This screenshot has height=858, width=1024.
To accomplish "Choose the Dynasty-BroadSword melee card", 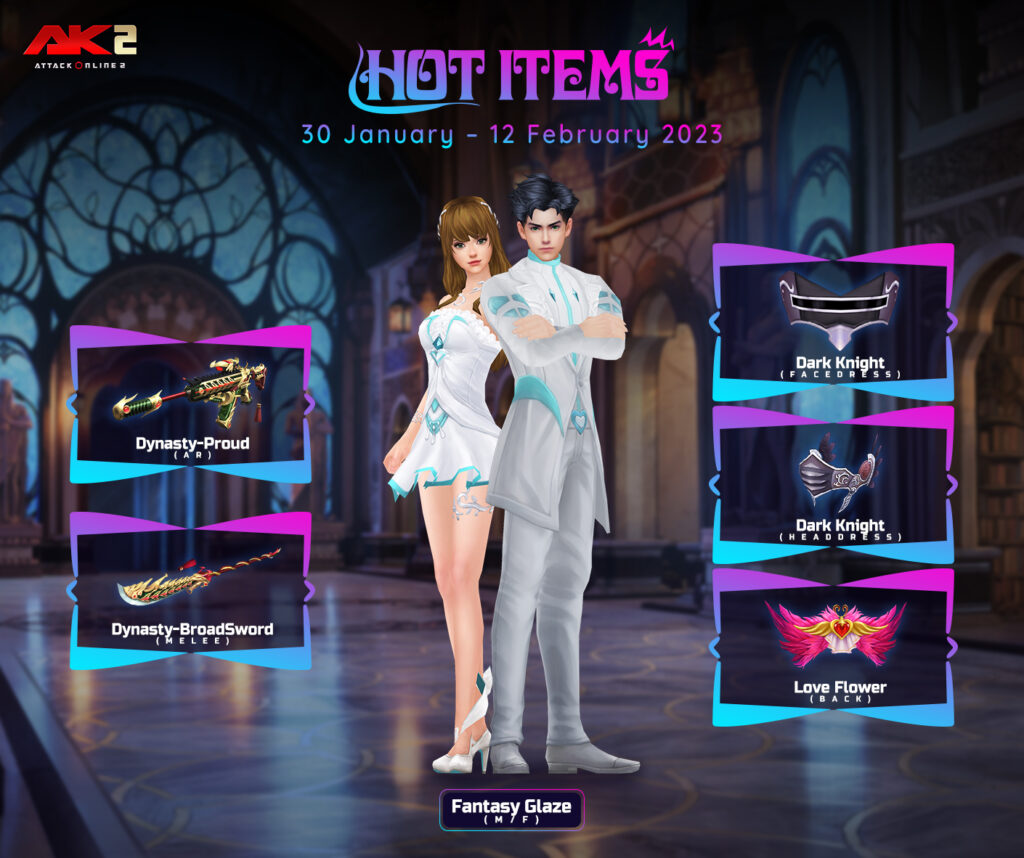I will pos(190,591).
